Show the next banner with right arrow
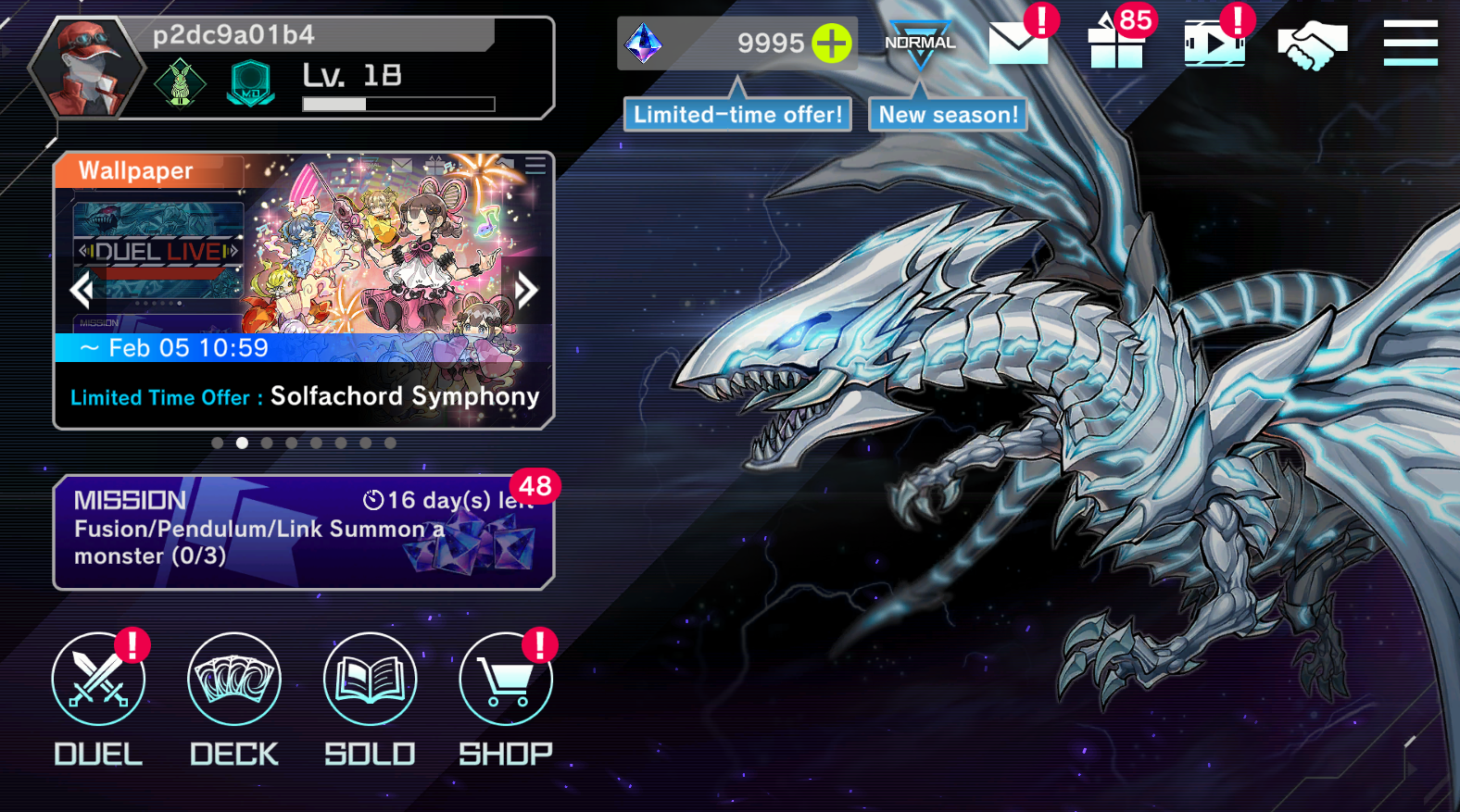The width and height of the screenshot is (1460, 812). tap(526, 291)
